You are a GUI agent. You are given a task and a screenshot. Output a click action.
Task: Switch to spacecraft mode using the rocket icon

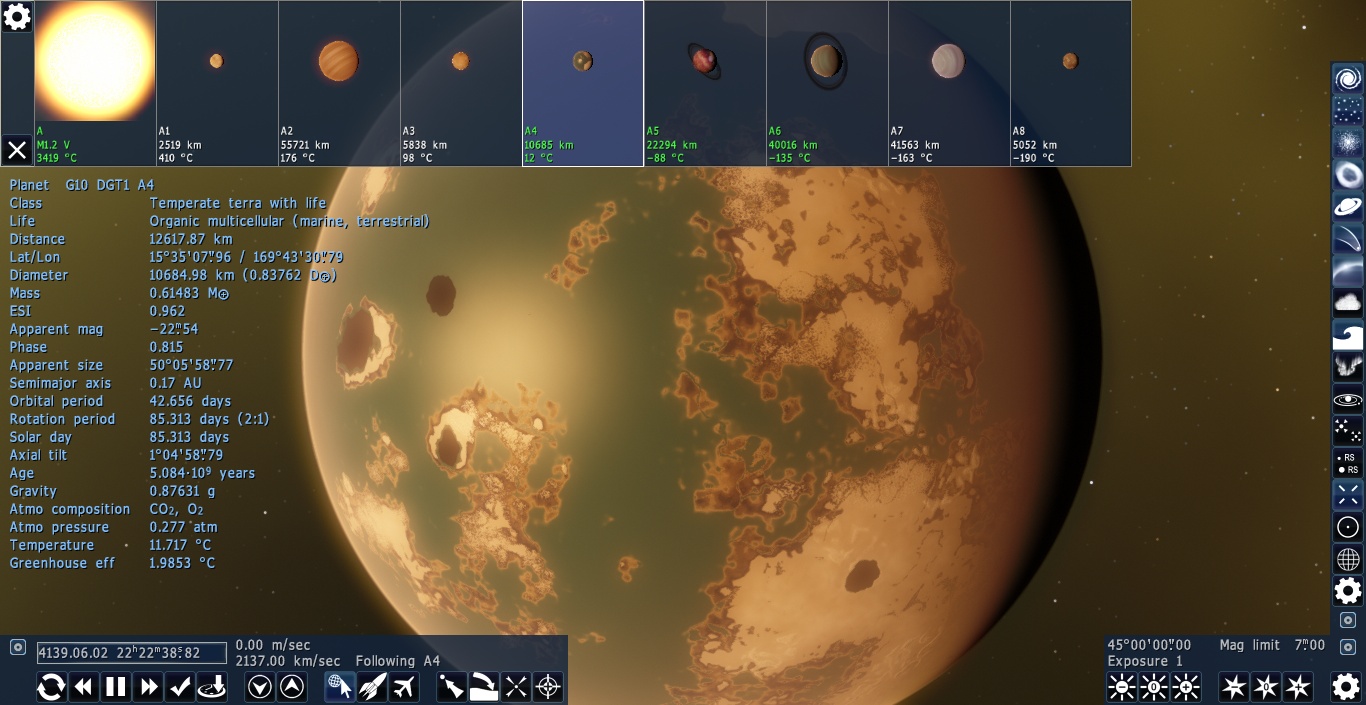click(x=372, y=687)
